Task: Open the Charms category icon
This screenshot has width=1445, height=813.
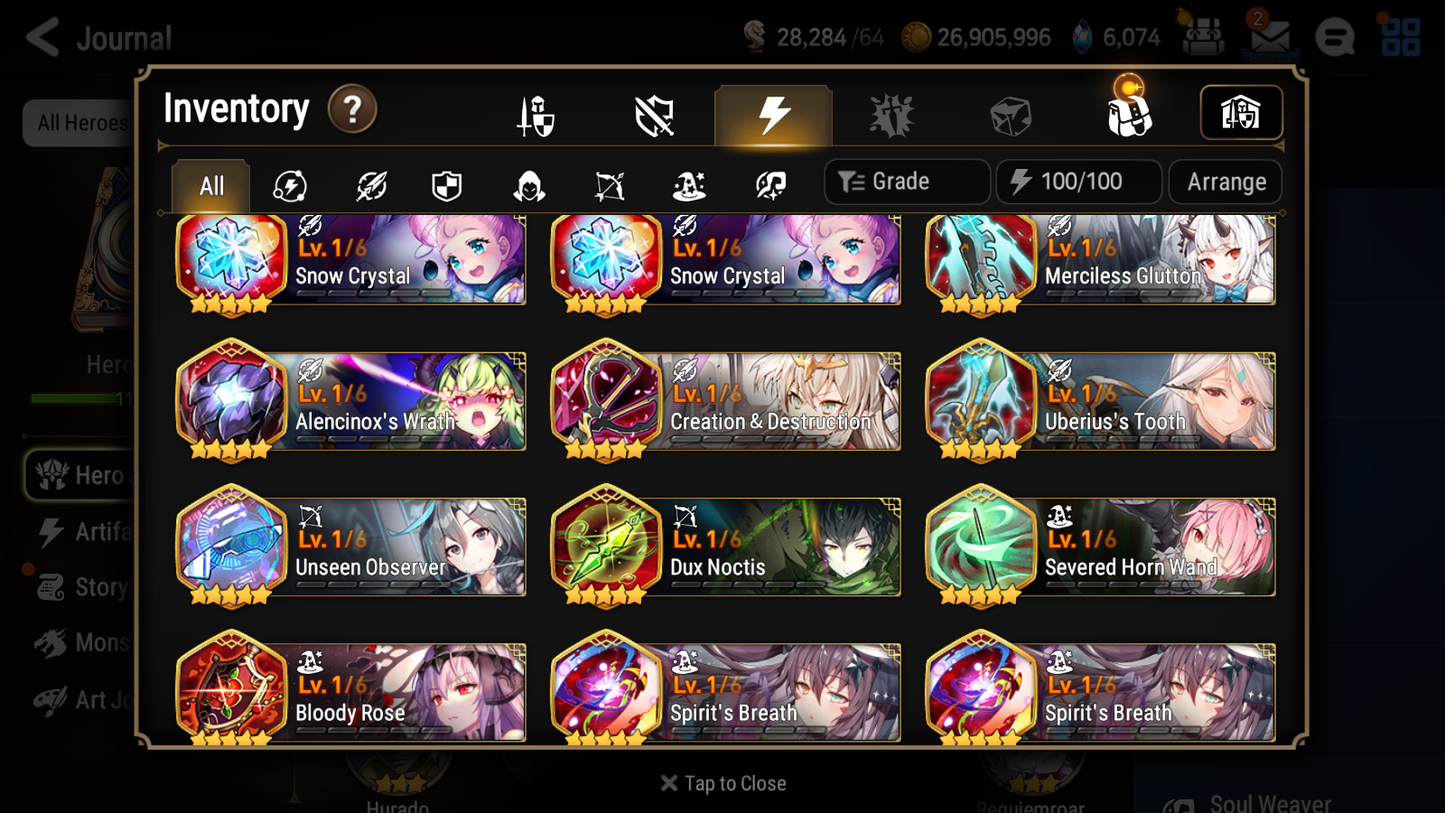Action: pyautogui.click(x=892, y=113)
